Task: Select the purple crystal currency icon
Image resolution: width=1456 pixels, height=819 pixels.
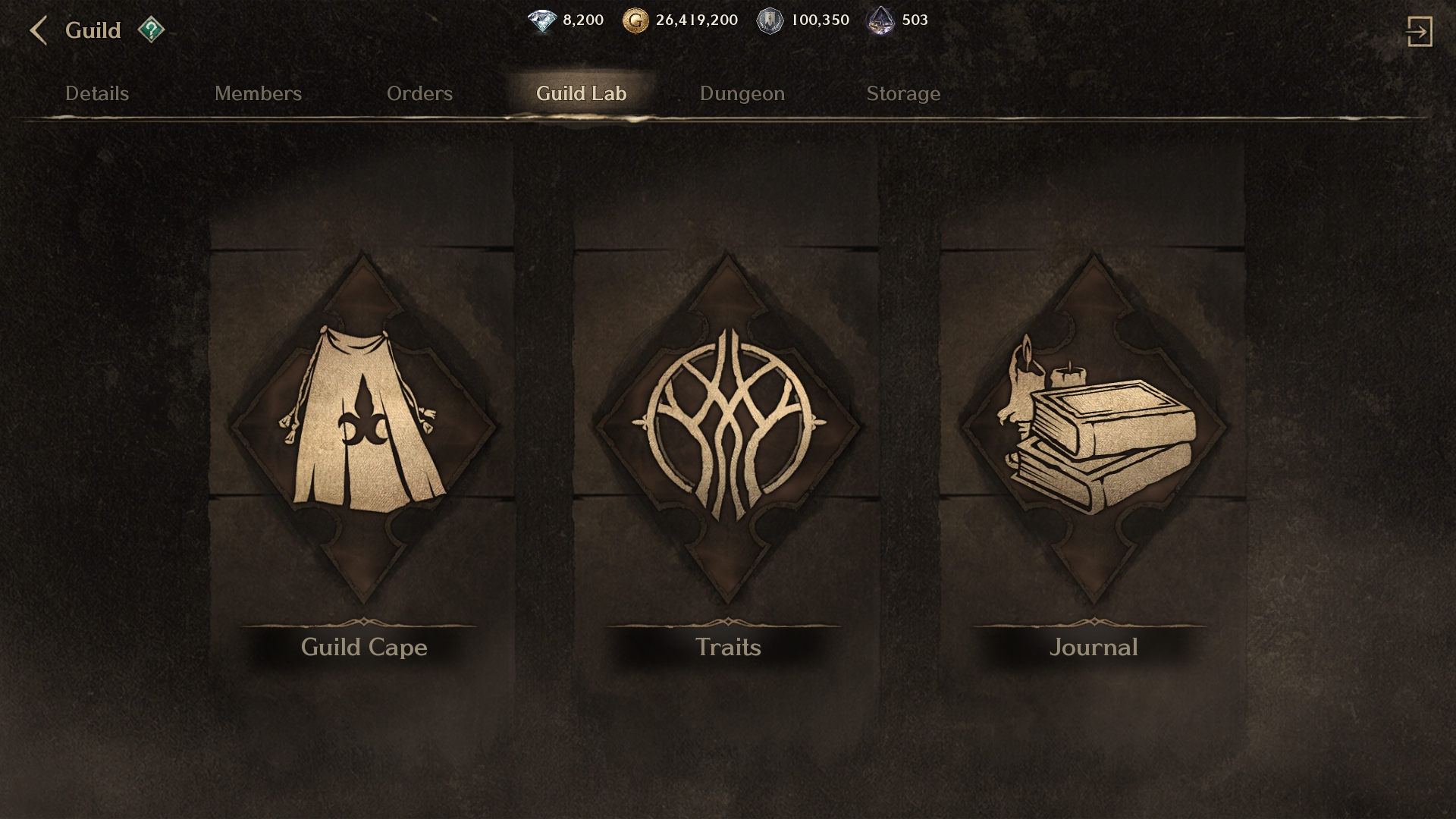Action: (880, 20)
